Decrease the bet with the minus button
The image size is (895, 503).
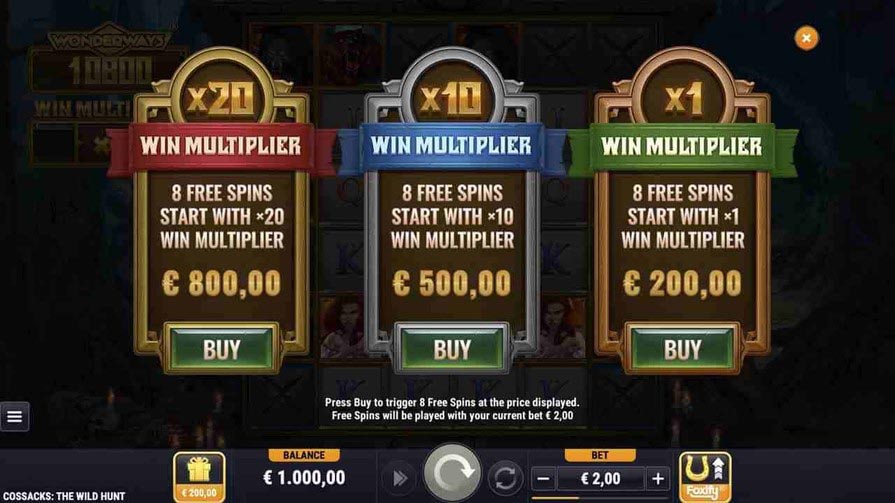[543, 478]
